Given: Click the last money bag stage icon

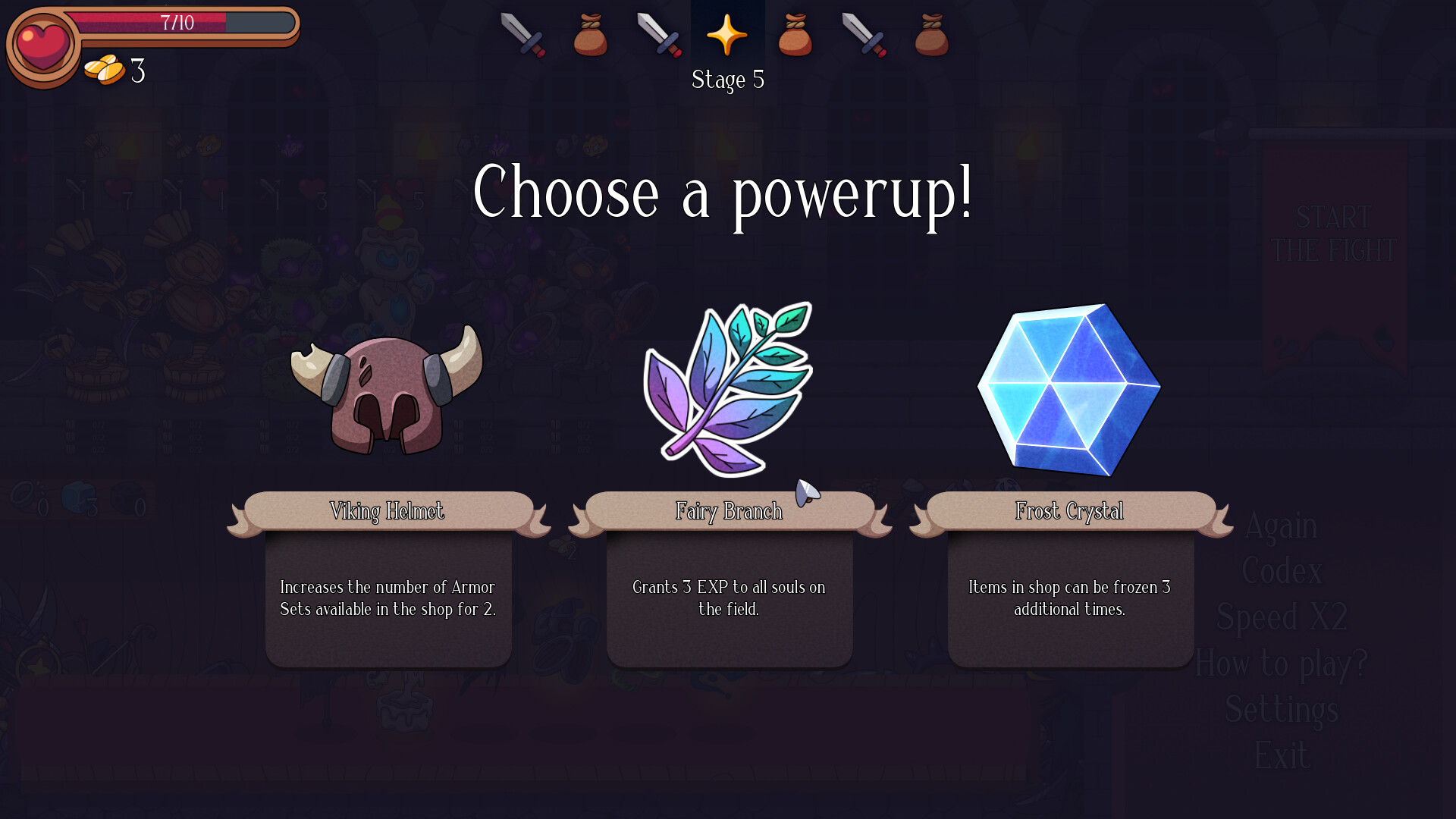Looking at the screenshot, I should pos(932,34).
